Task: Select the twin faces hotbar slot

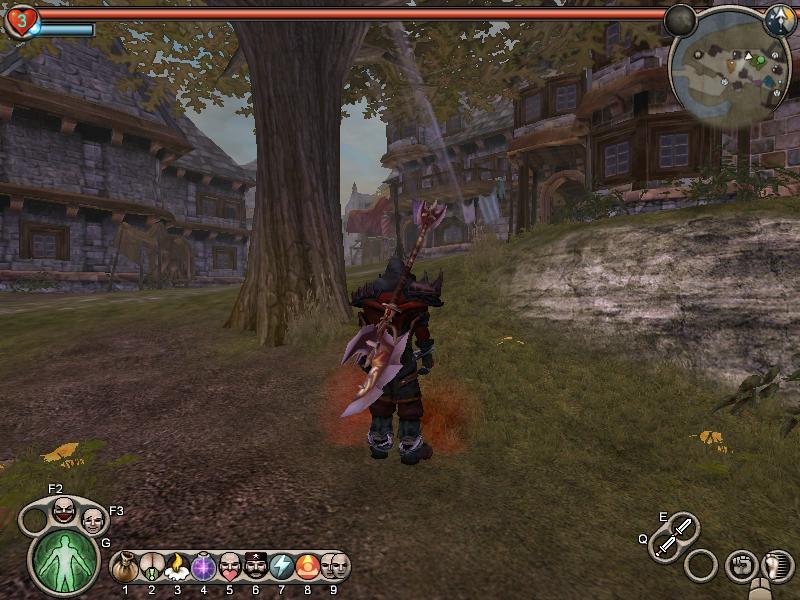Action: coord(334,567)
